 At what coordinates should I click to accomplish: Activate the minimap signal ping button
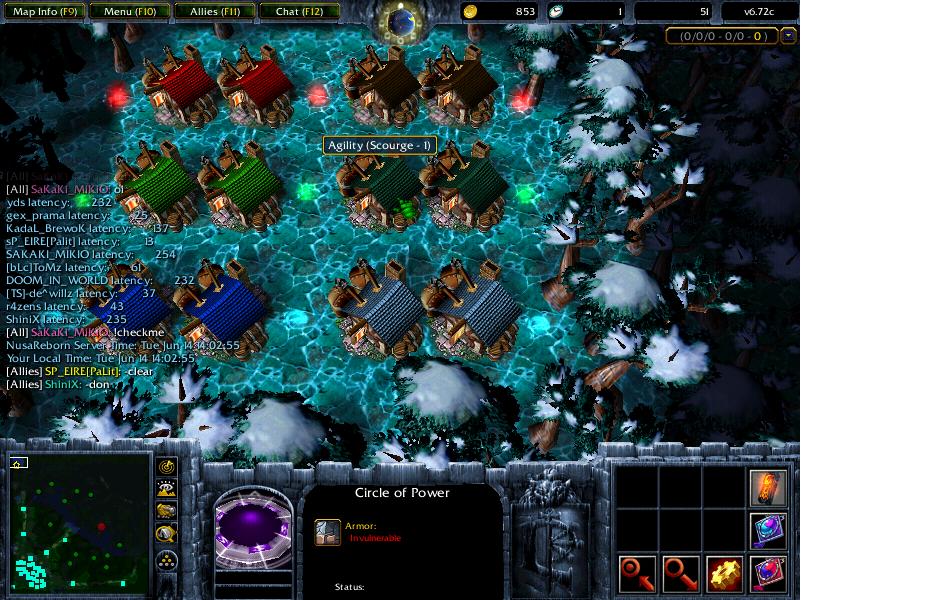click(167, 467)
